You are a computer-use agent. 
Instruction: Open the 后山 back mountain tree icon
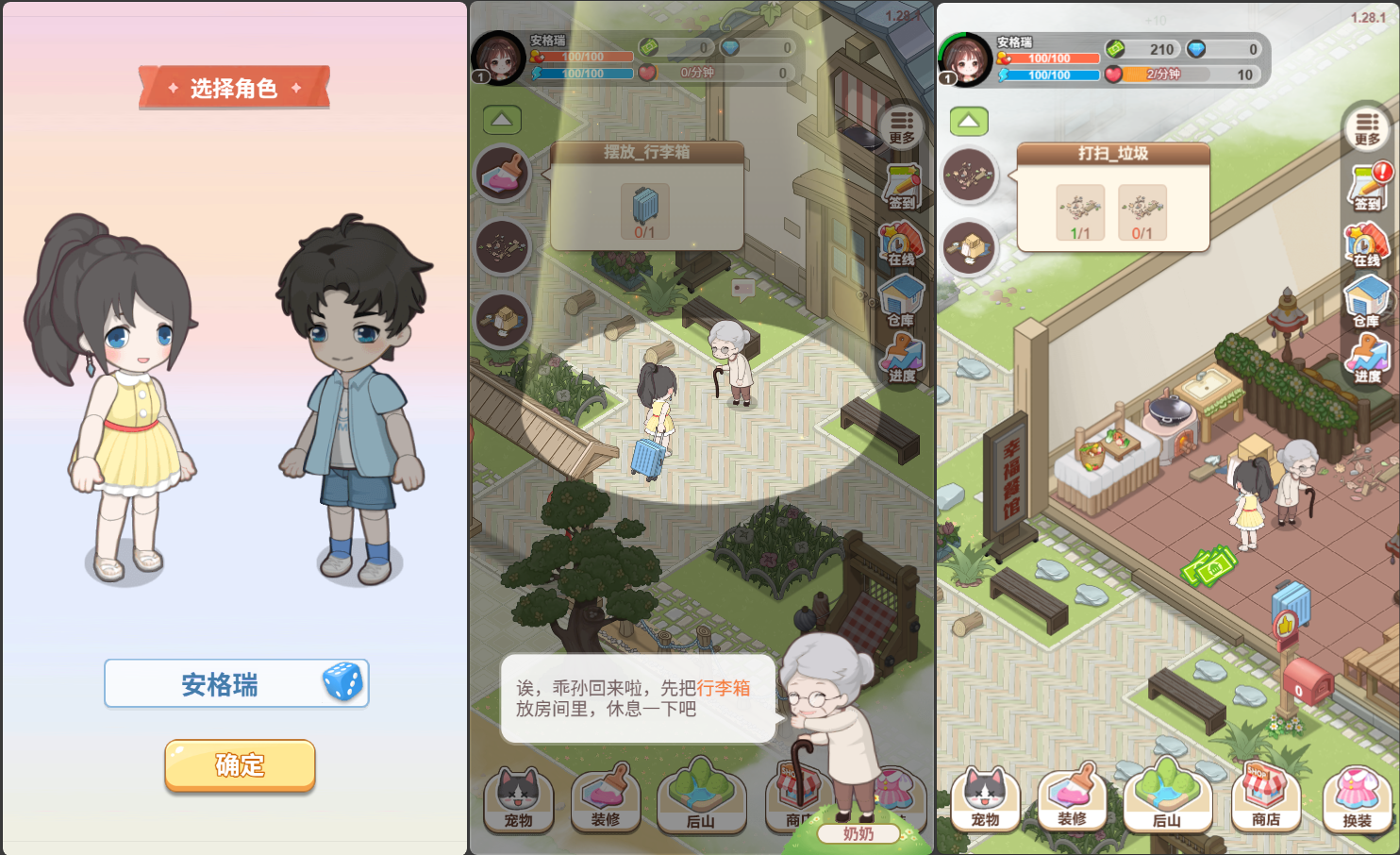1169,797
